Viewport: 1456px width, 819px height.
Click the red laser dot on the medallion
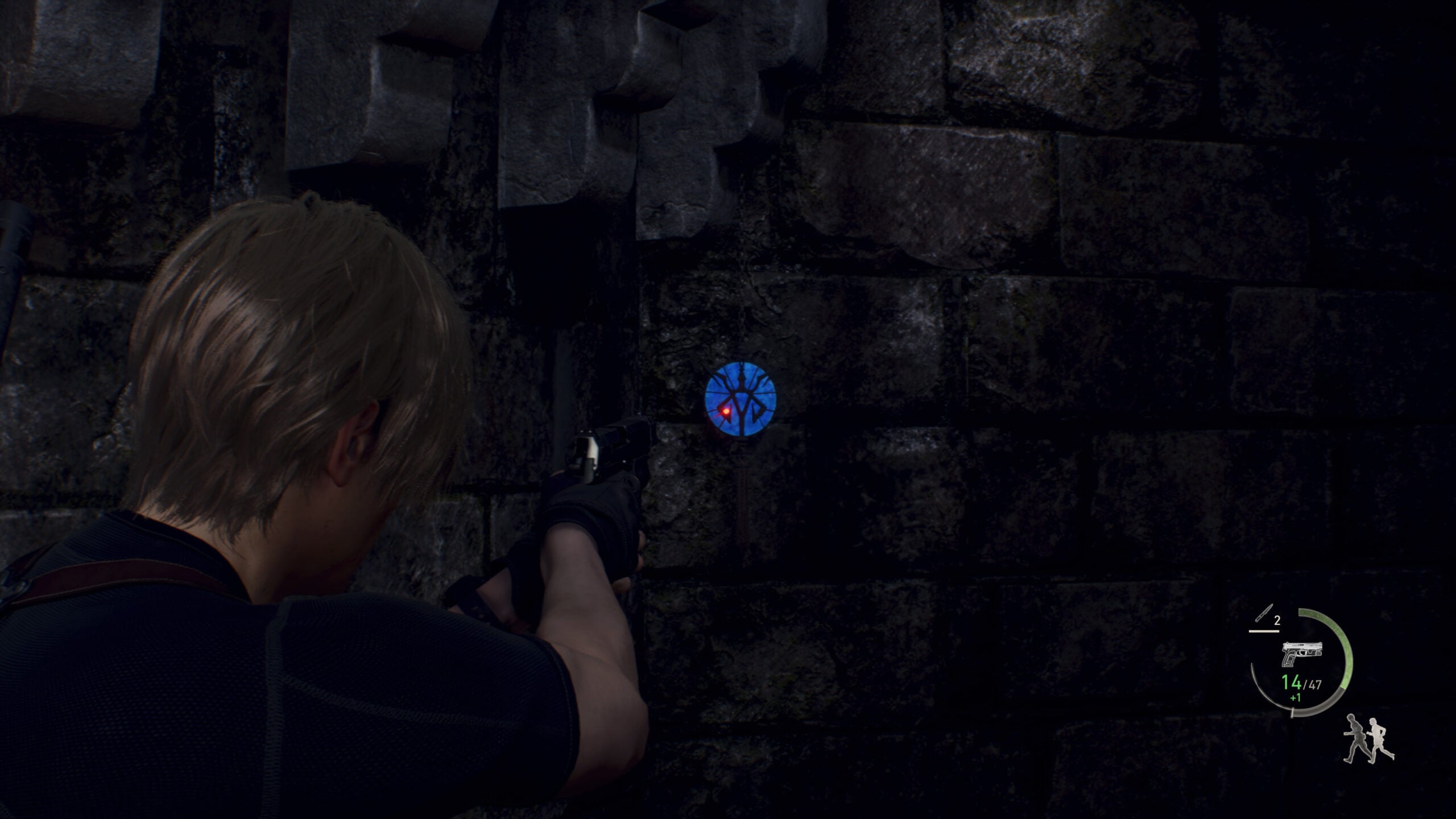725,411
